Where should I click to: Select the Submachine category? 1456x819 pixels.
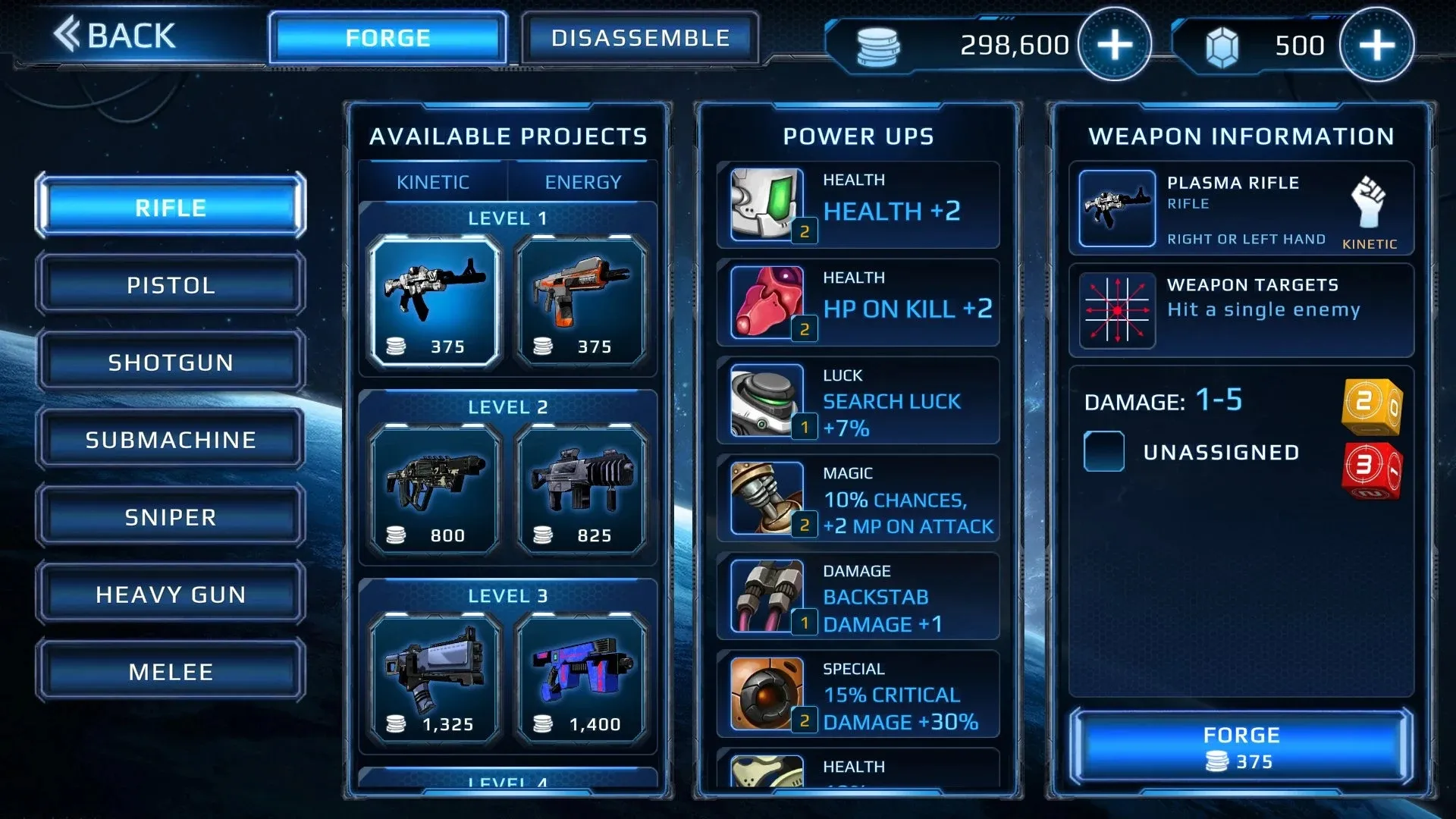point(171,440)
